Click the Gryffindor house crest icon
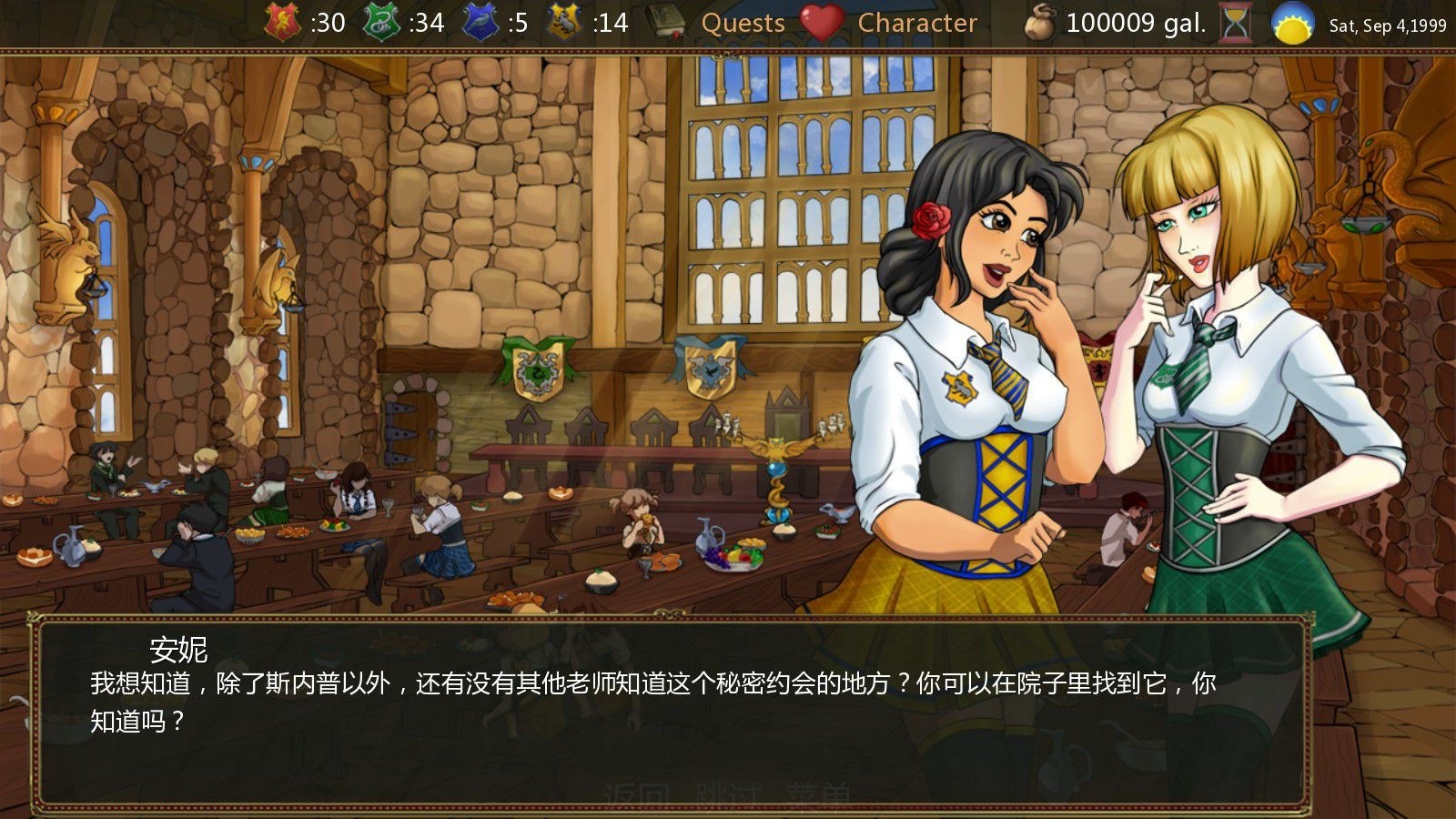 pos(280,22)
